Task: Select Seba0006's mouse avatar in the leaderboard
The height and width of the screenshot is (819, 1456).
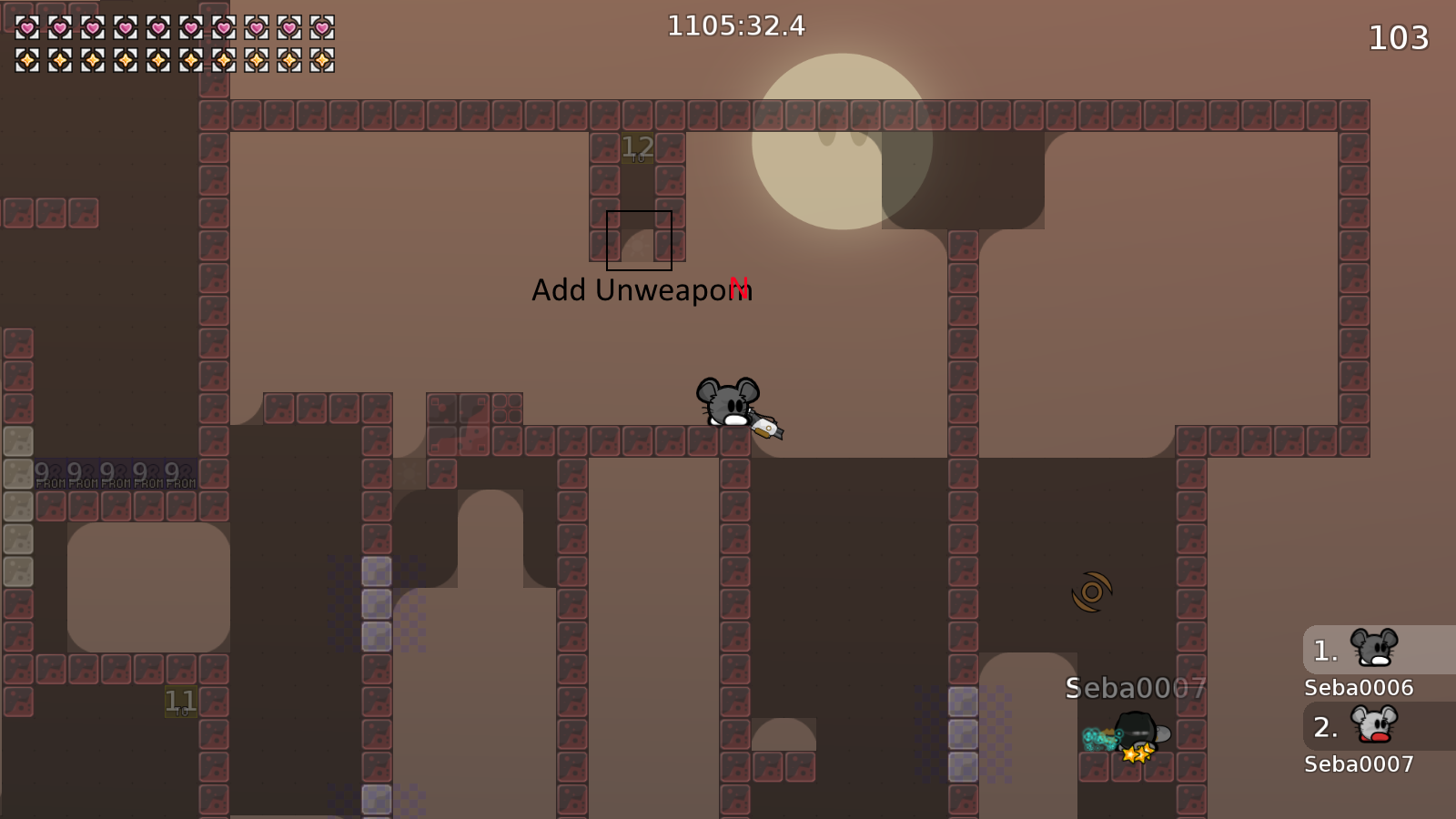Action: (x=1374, y=650)
